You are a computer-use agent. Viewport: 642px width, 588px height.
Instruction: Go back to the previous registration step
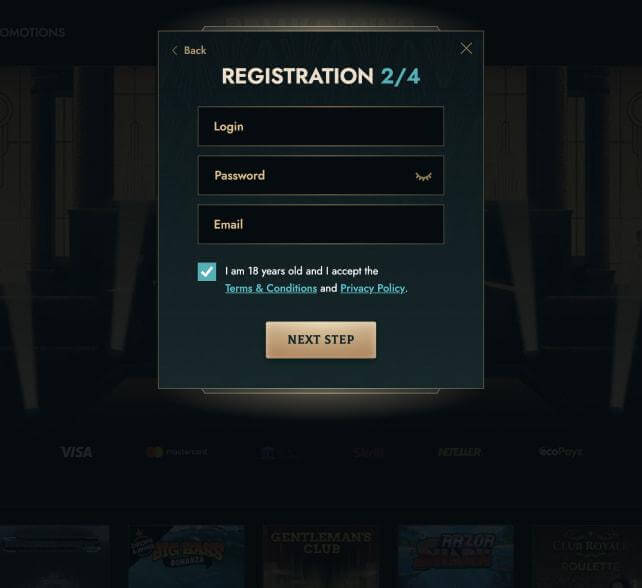(x=189, y=50)
